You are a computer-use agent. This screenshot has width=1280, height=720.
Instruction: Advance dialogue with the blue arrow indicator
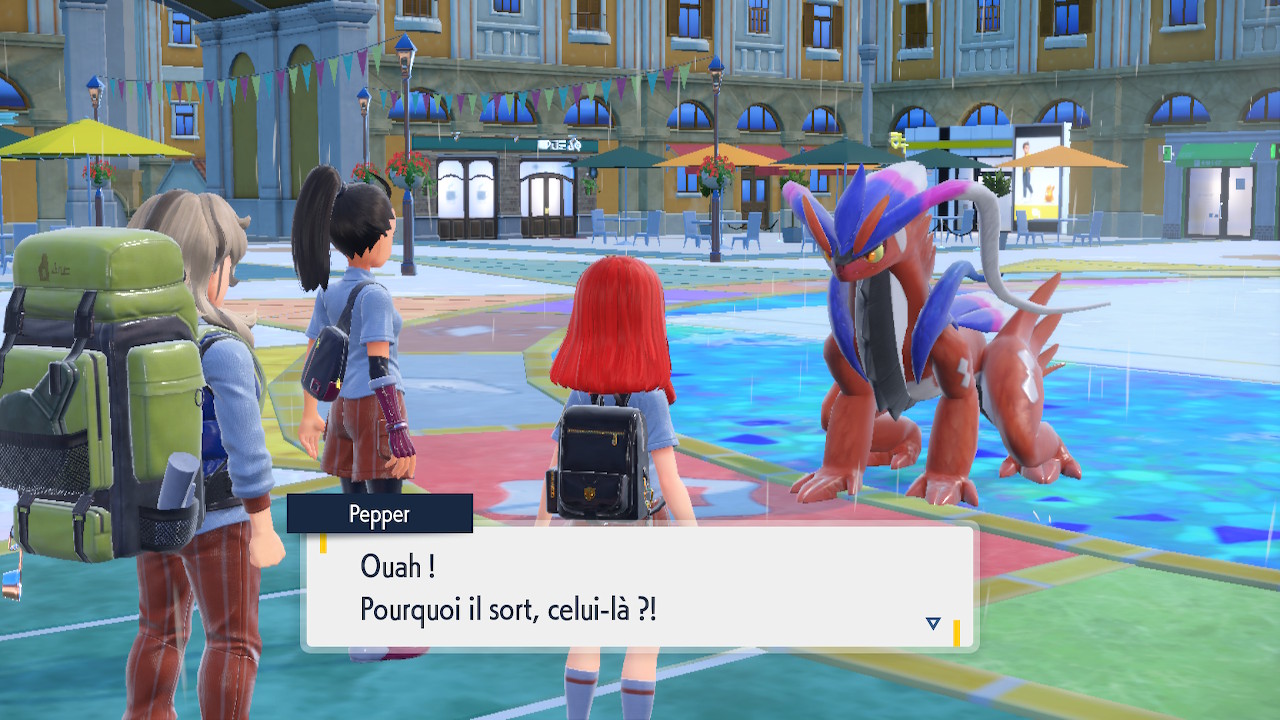coord(933,623)
